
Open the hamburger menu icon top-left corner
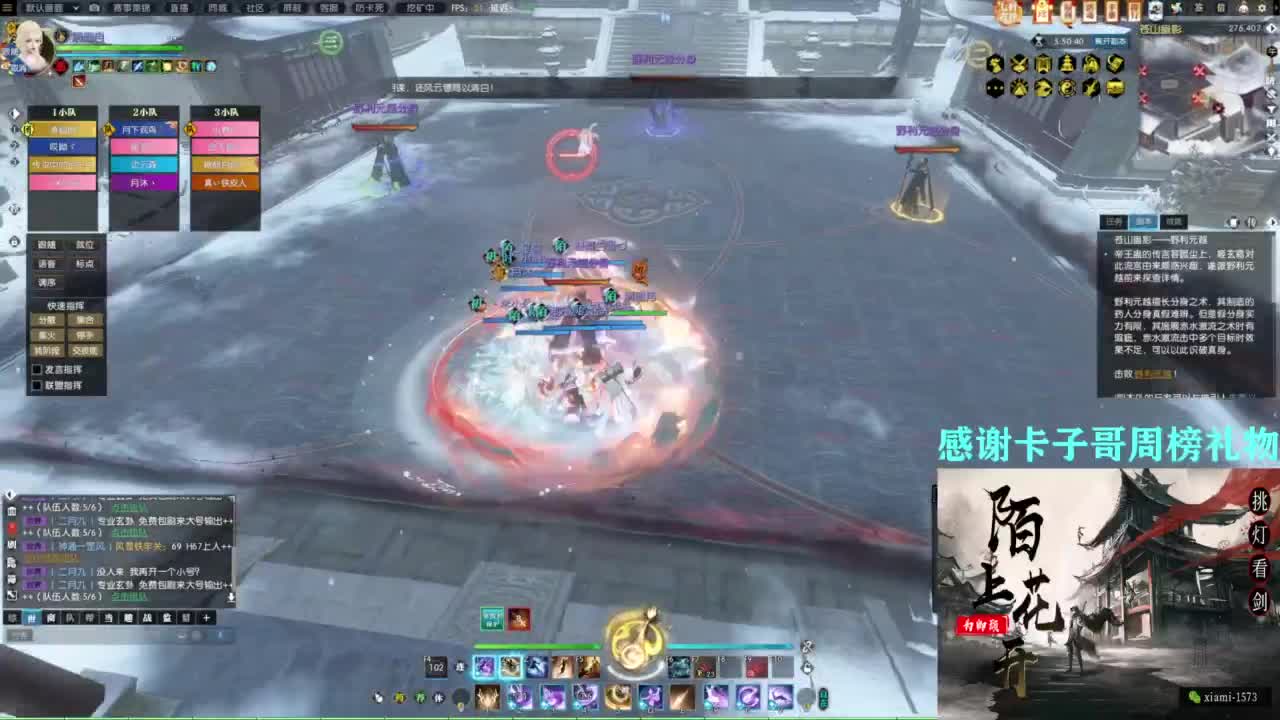[x=7, y=8]
